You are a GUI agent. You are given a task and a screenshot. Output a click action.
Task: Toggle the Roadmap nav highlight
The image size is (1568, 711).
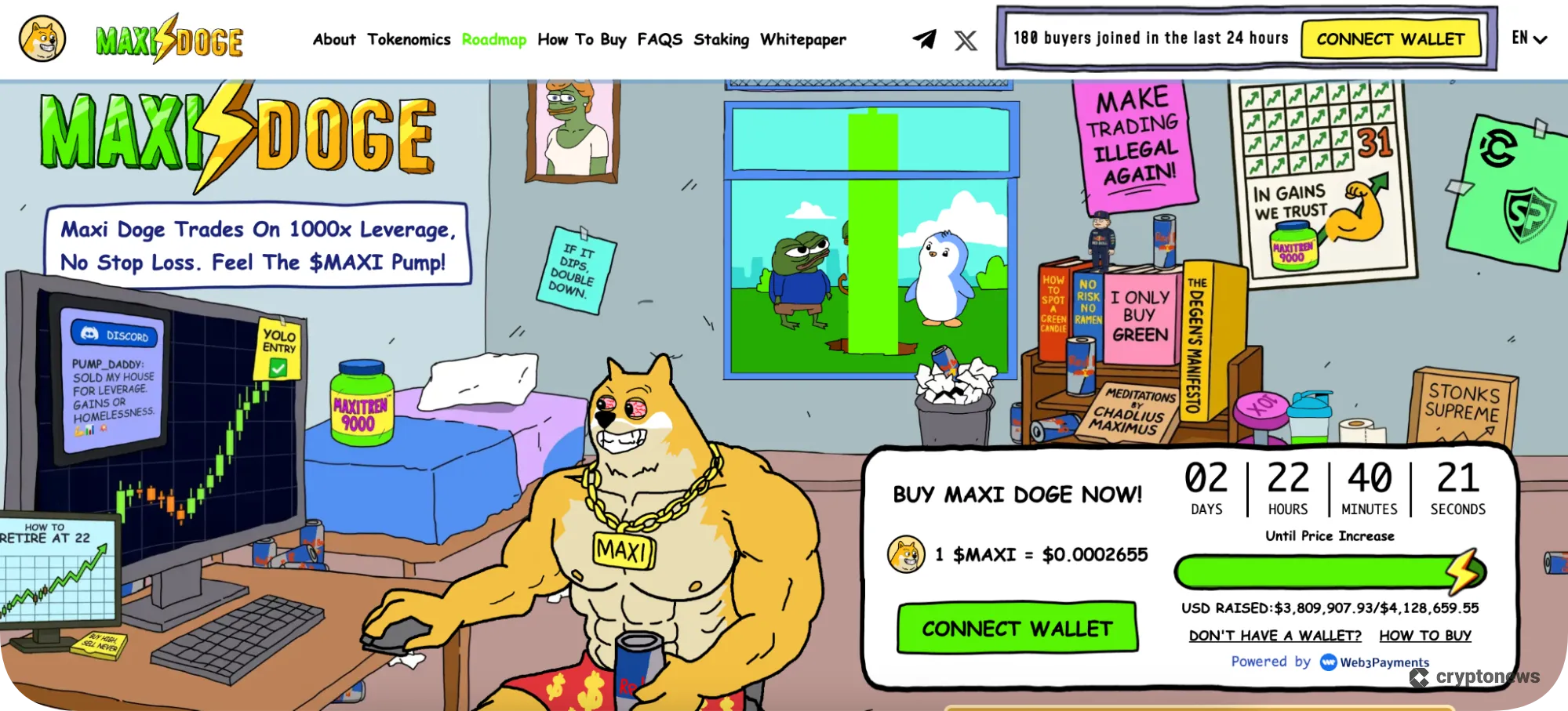[494, 39]
